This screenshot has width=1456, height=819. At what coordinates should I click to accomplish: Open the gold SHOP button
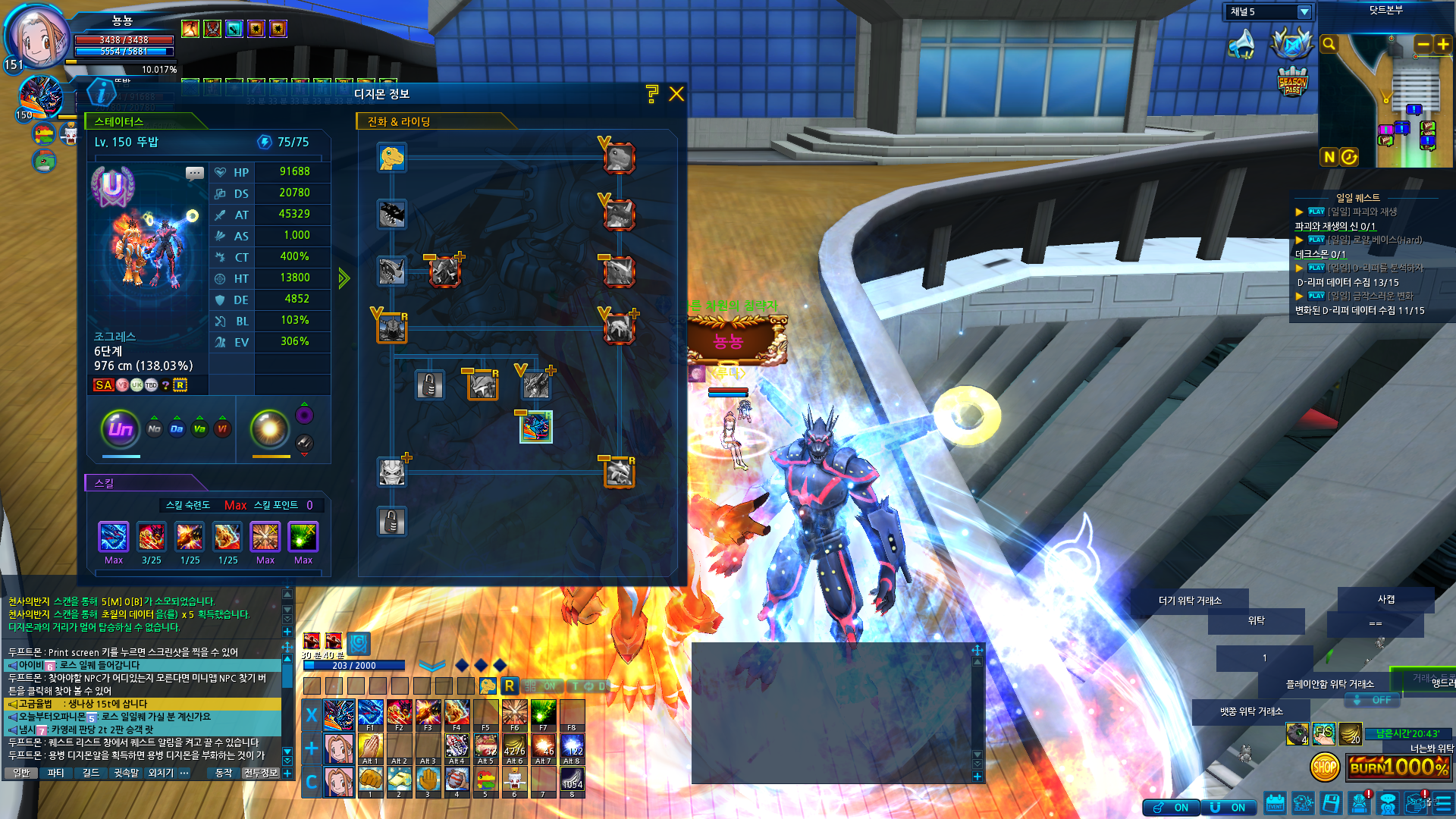pos(1324,767)
